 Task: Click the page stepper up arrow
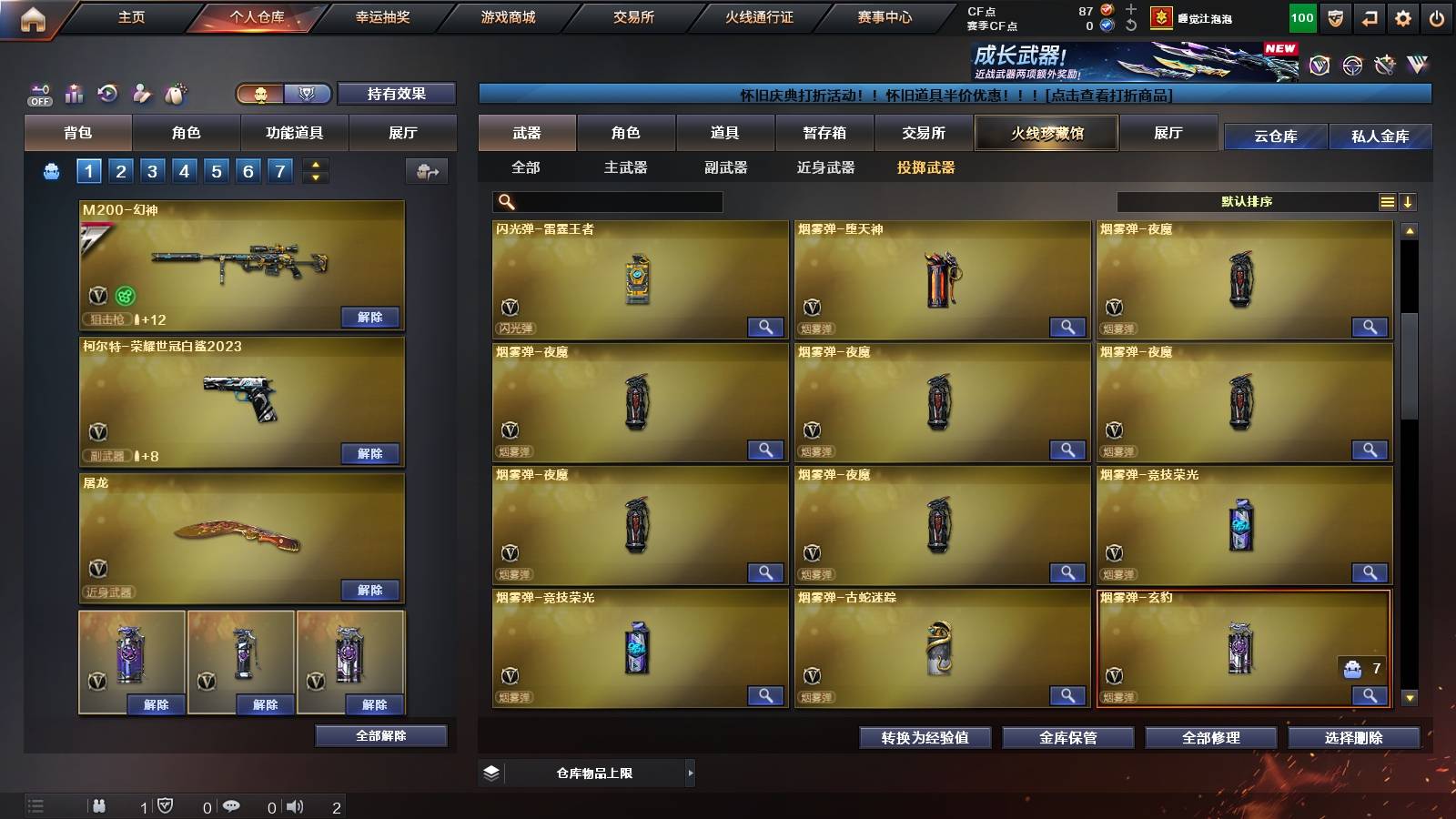(314, 164)
